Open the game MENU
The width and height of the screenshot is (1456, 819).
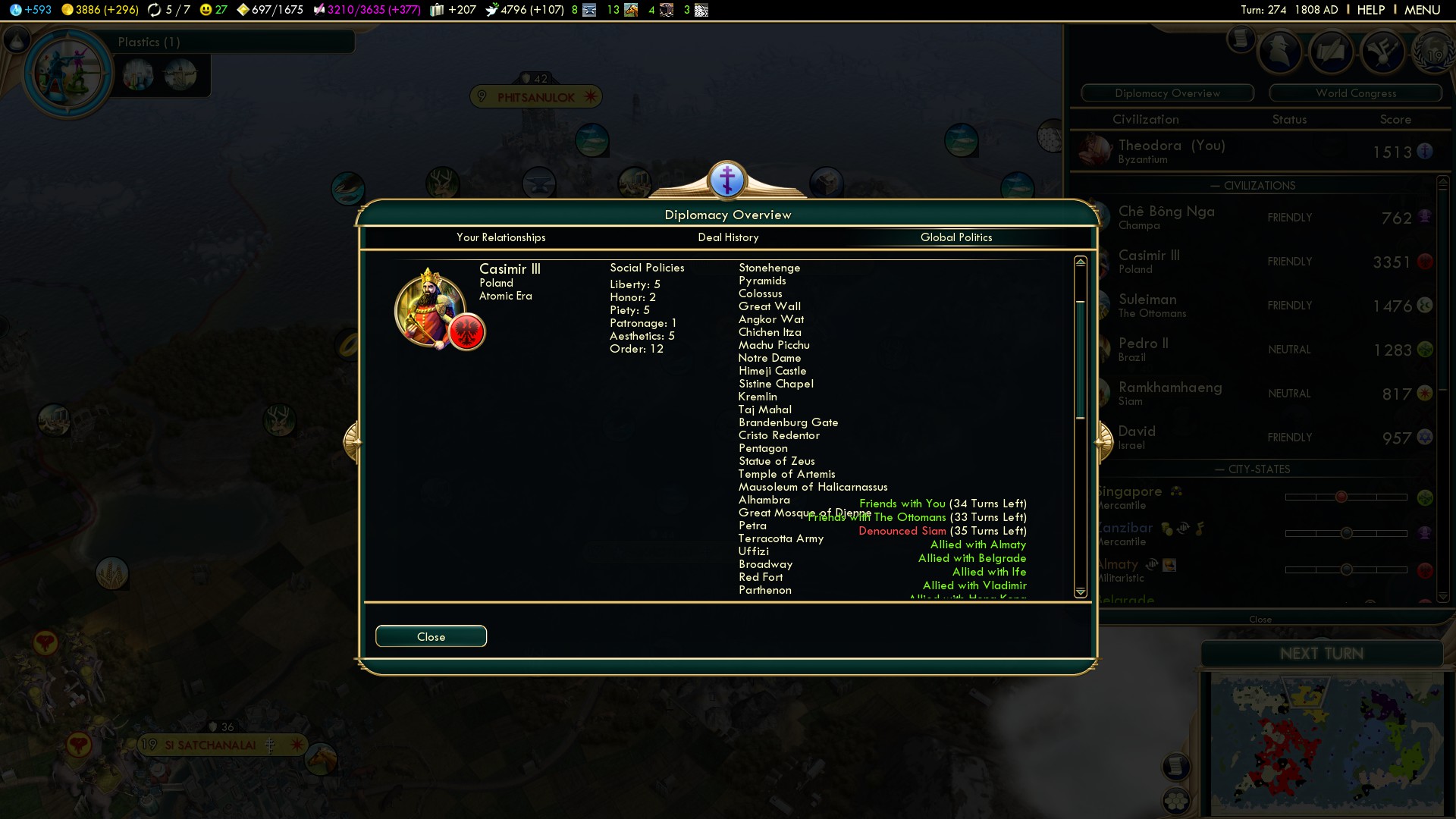point(1422,10)
